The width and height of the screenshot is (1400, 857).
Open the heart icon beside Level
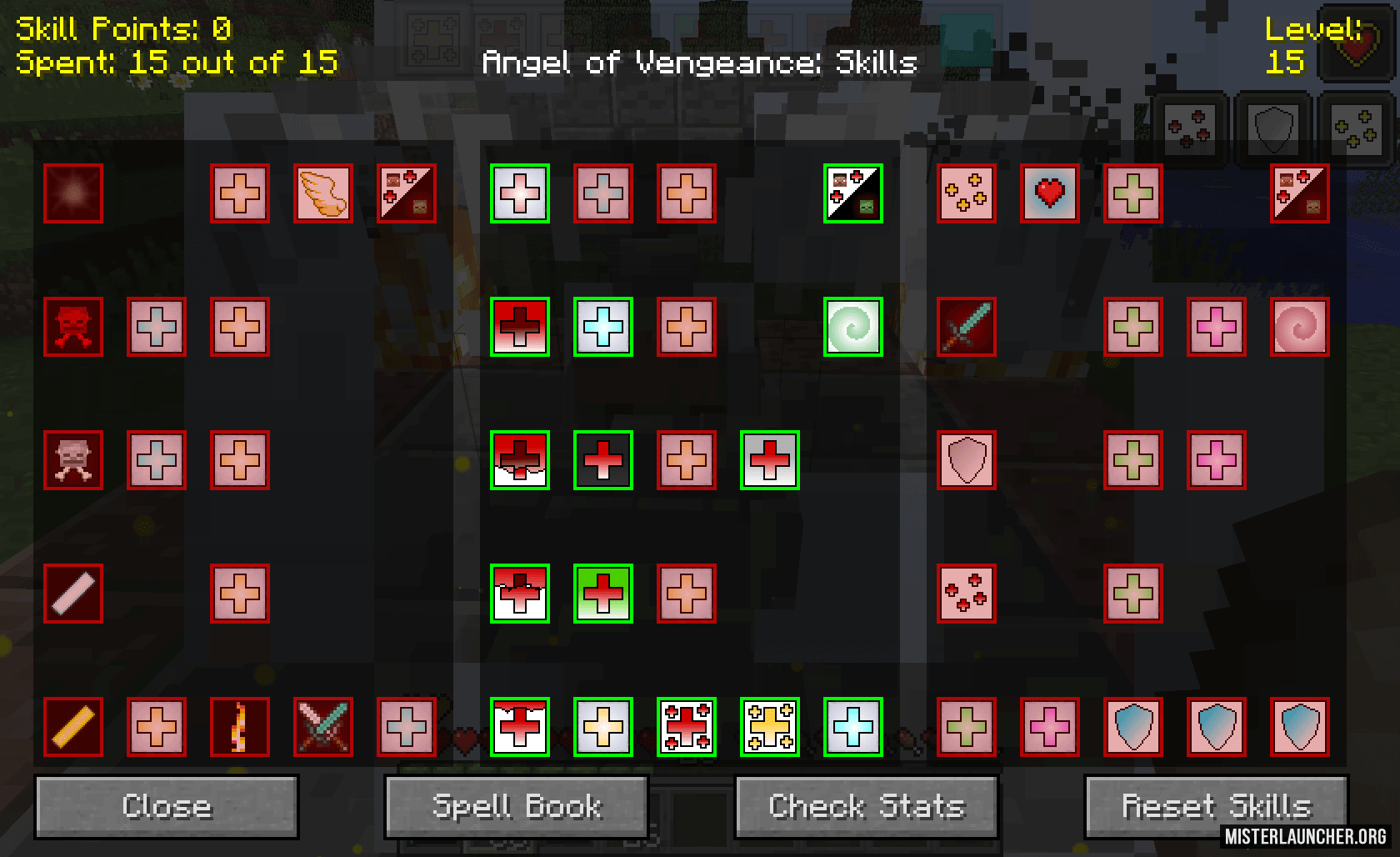pos(1349,50)
